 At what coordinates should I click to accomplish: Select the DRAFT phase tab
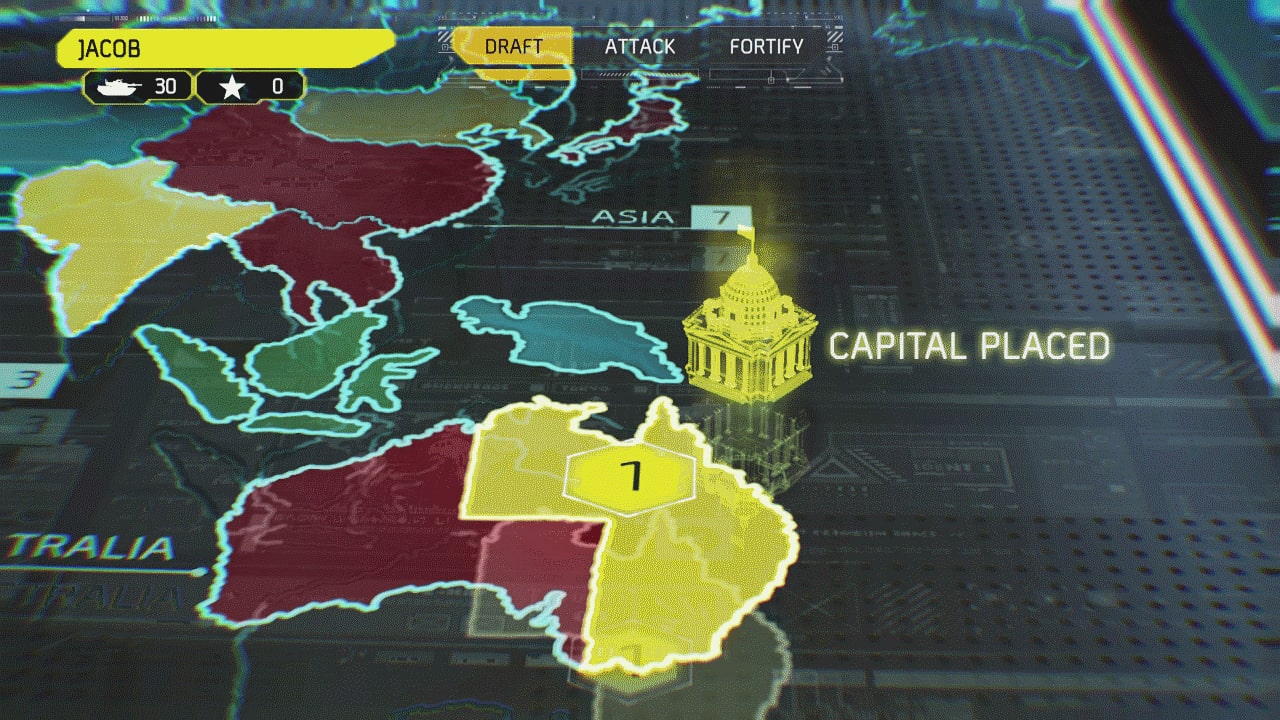[x=513, y=46]
